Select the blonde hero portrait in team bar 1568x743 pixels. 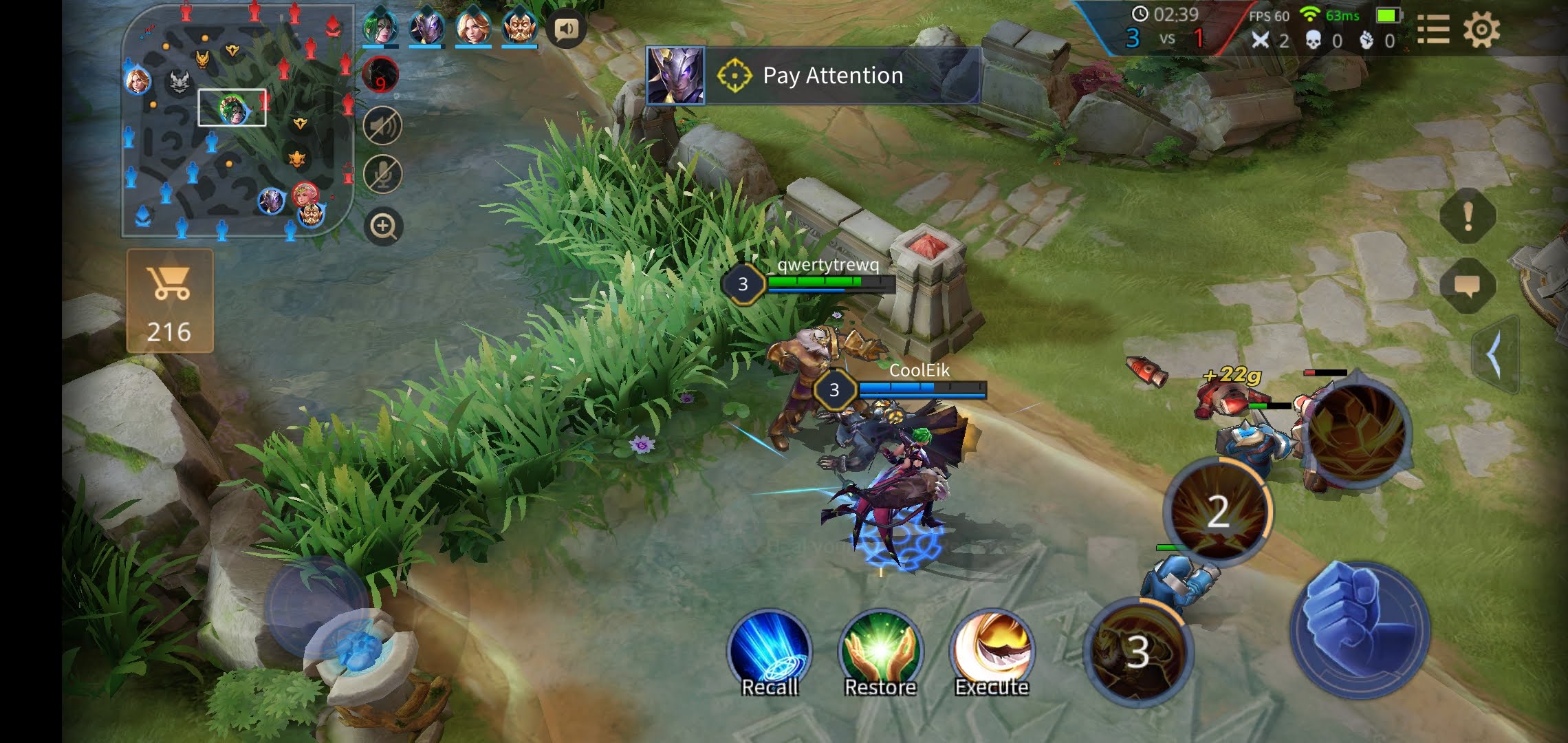473,28
